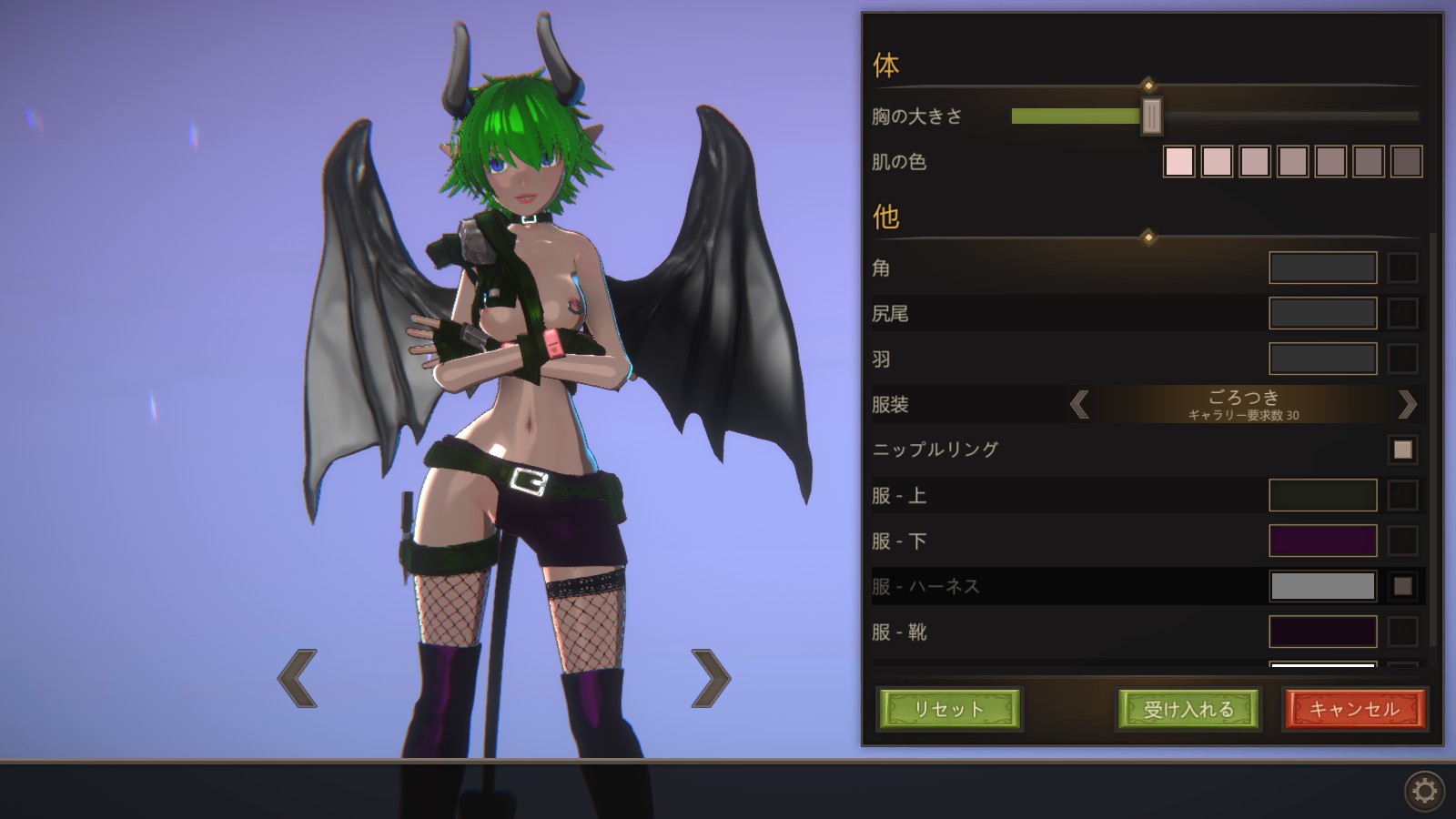The height and width of the screenshot is (819, 1456).
Task: Rotate character with the left arrow
Action: coord(298,678)
